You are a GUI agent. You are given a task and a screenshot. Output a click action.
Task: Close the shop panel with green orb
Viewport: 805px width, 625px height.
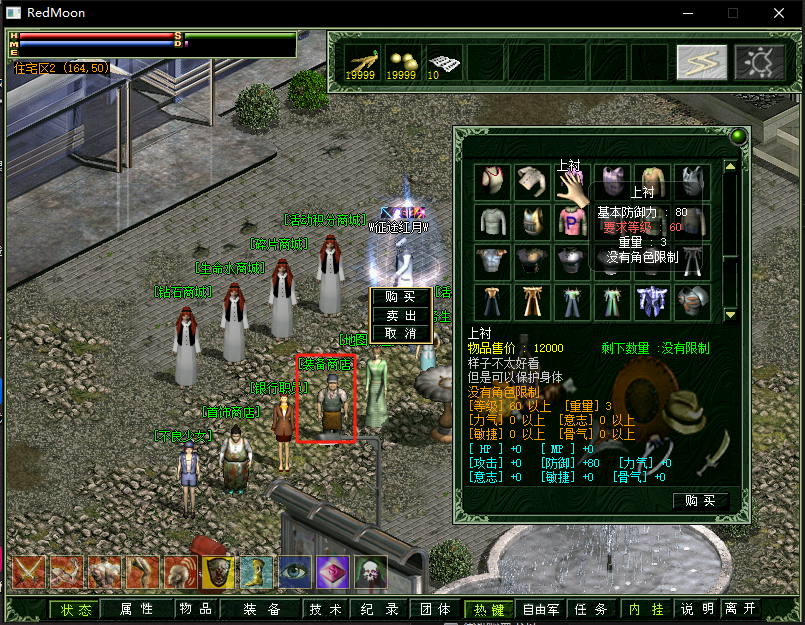click(738, 137)
